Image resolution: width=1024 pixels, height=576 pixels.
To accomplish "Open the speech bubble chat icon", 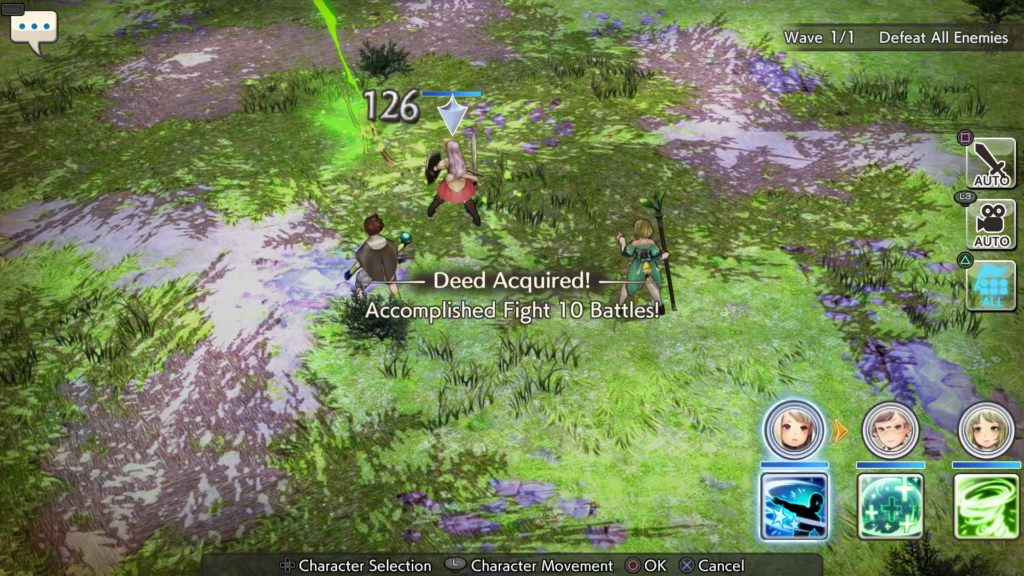I will (33, 30).
